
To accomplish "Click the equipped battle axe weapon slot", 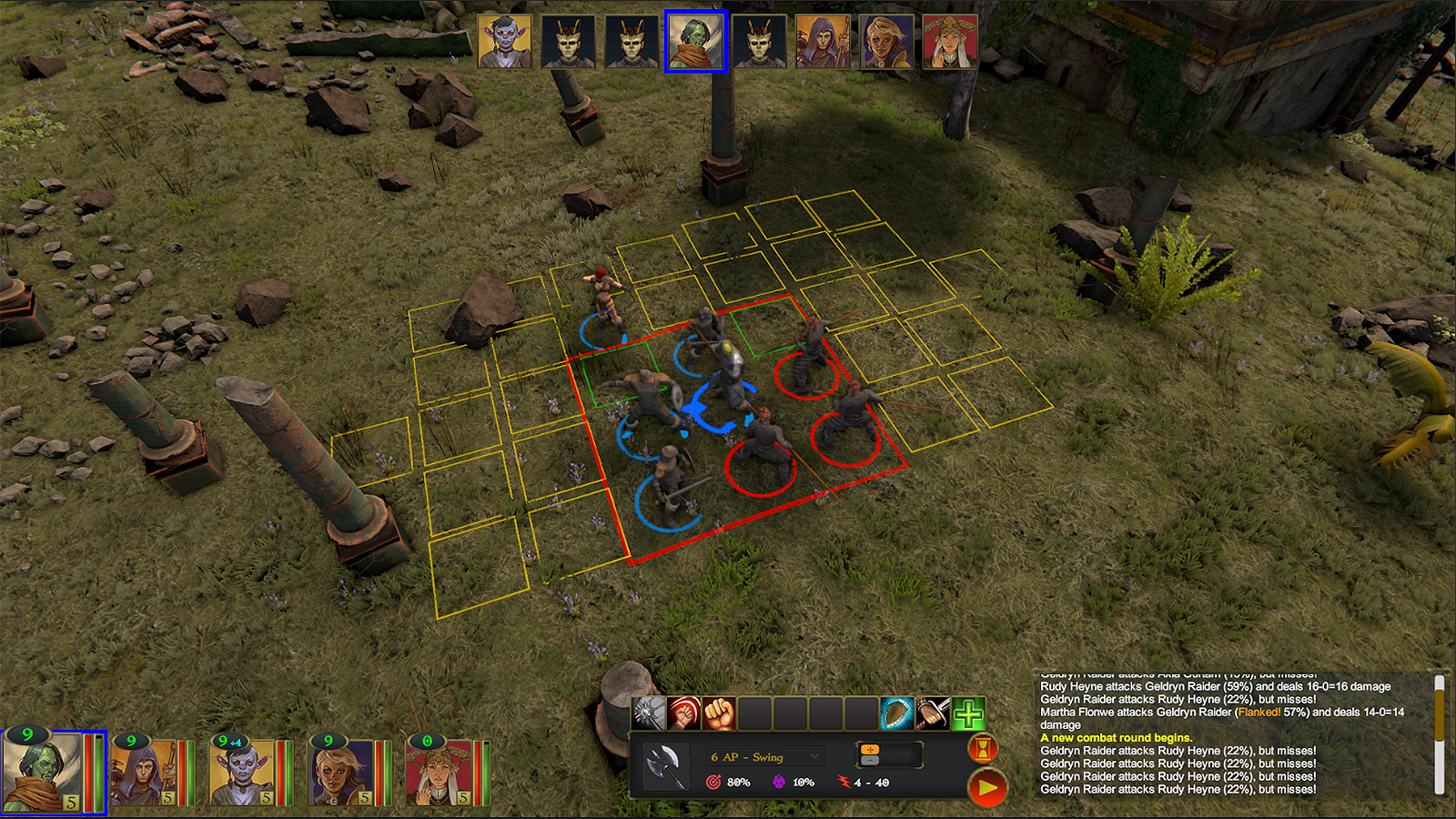I will coord(666,766).
